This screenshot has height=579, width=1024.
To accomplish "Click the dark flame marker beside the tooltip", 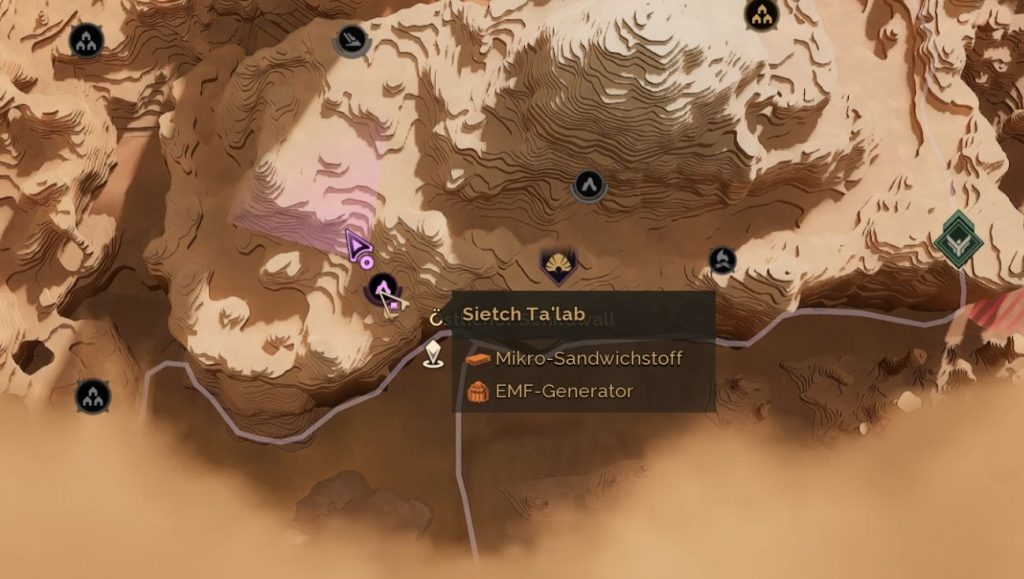I will tap(722, 261).
